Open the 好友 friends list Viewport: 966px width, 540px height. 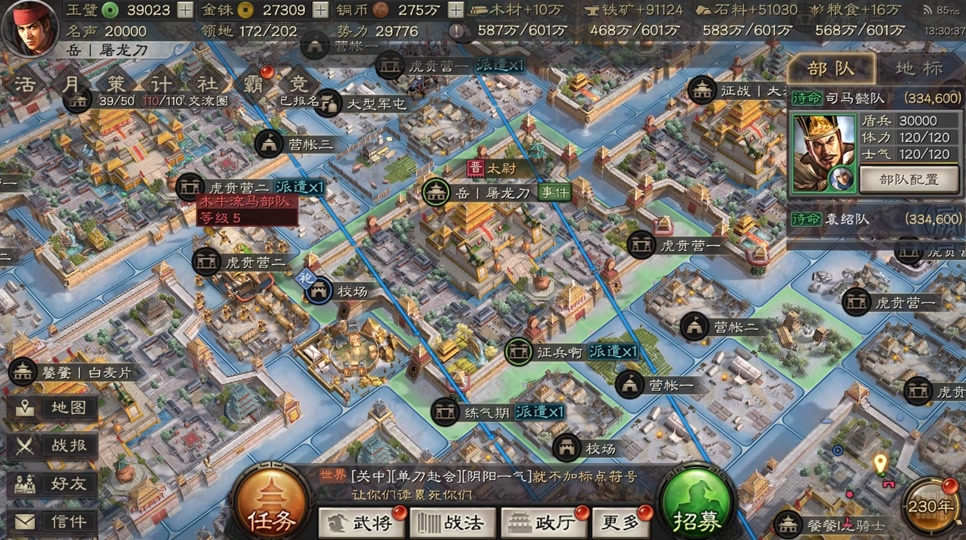pos(54,484)
